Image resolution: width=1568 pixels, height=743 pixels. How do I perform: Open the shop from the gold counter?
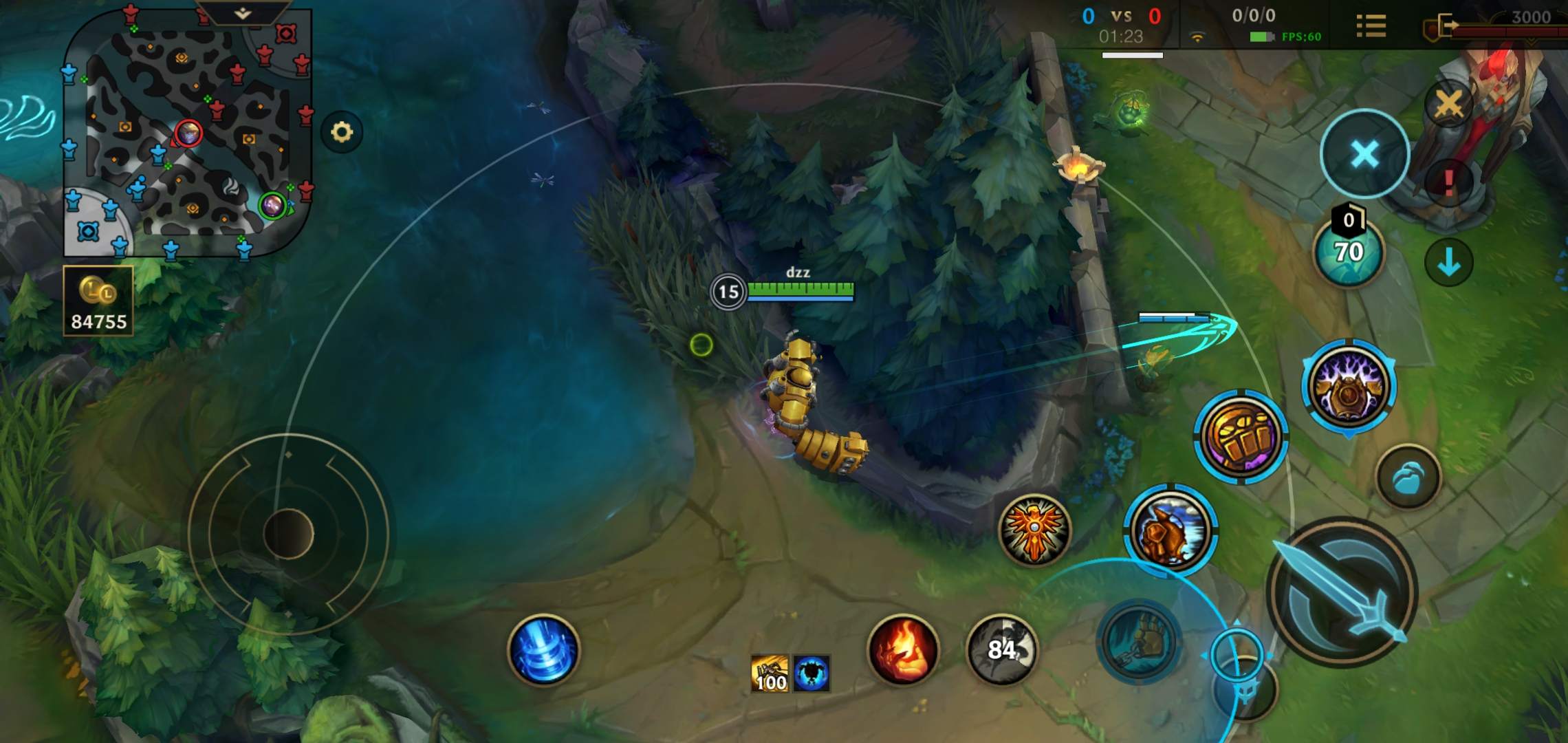pos(98,301)
